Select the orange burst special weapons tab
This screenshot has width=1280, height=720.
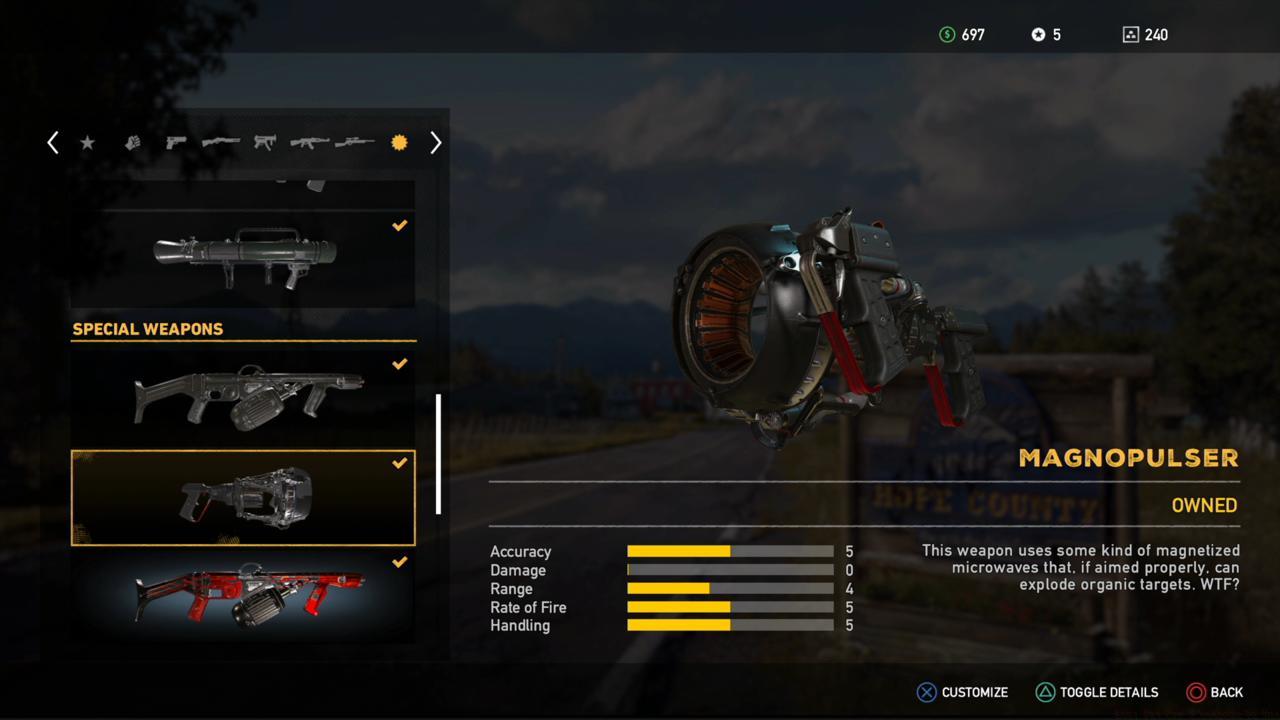(x=399, y=143)
